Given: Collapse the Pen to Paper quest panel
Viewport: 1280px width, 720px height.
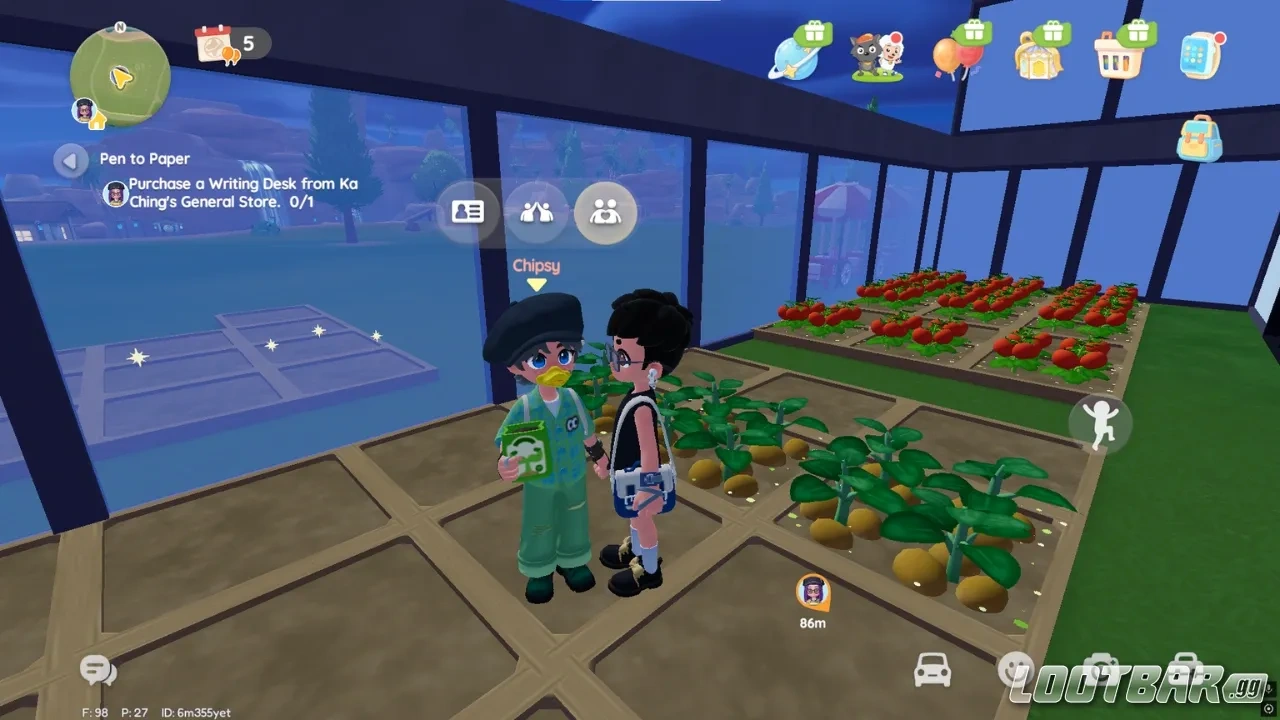Looking at the screenshot, I should (x=70, y=161).
